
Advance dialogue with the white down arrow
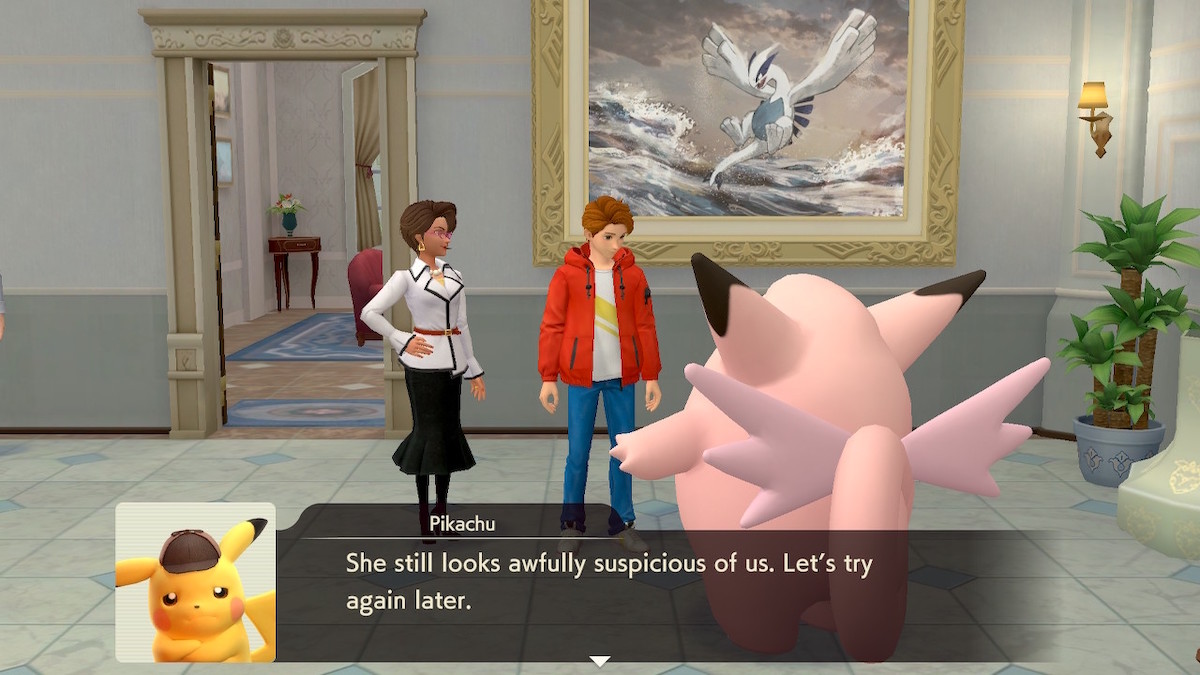pyautogui.click(x=599, y=661)
